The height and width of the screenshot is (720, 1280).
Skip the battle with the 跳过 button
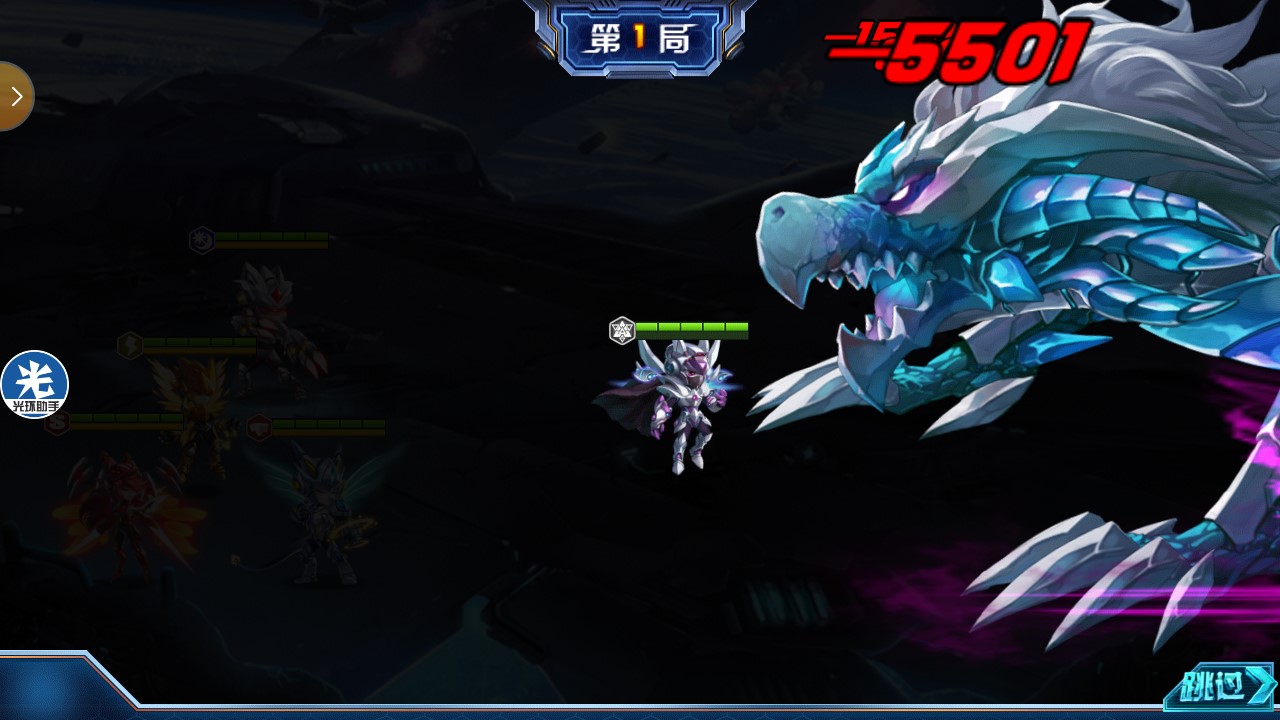coord(1218,687)
